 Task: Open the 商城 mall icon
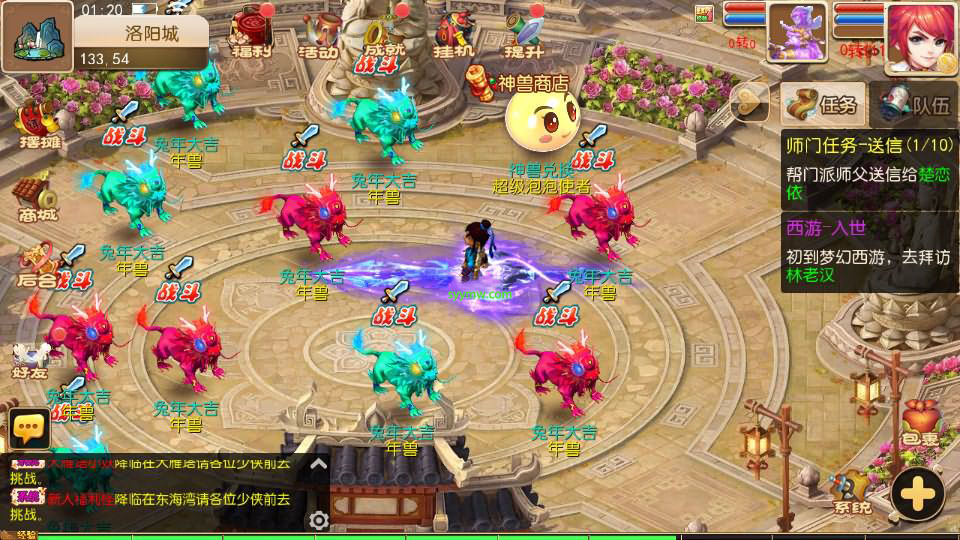pyautogui.click(x=35, y=197)
